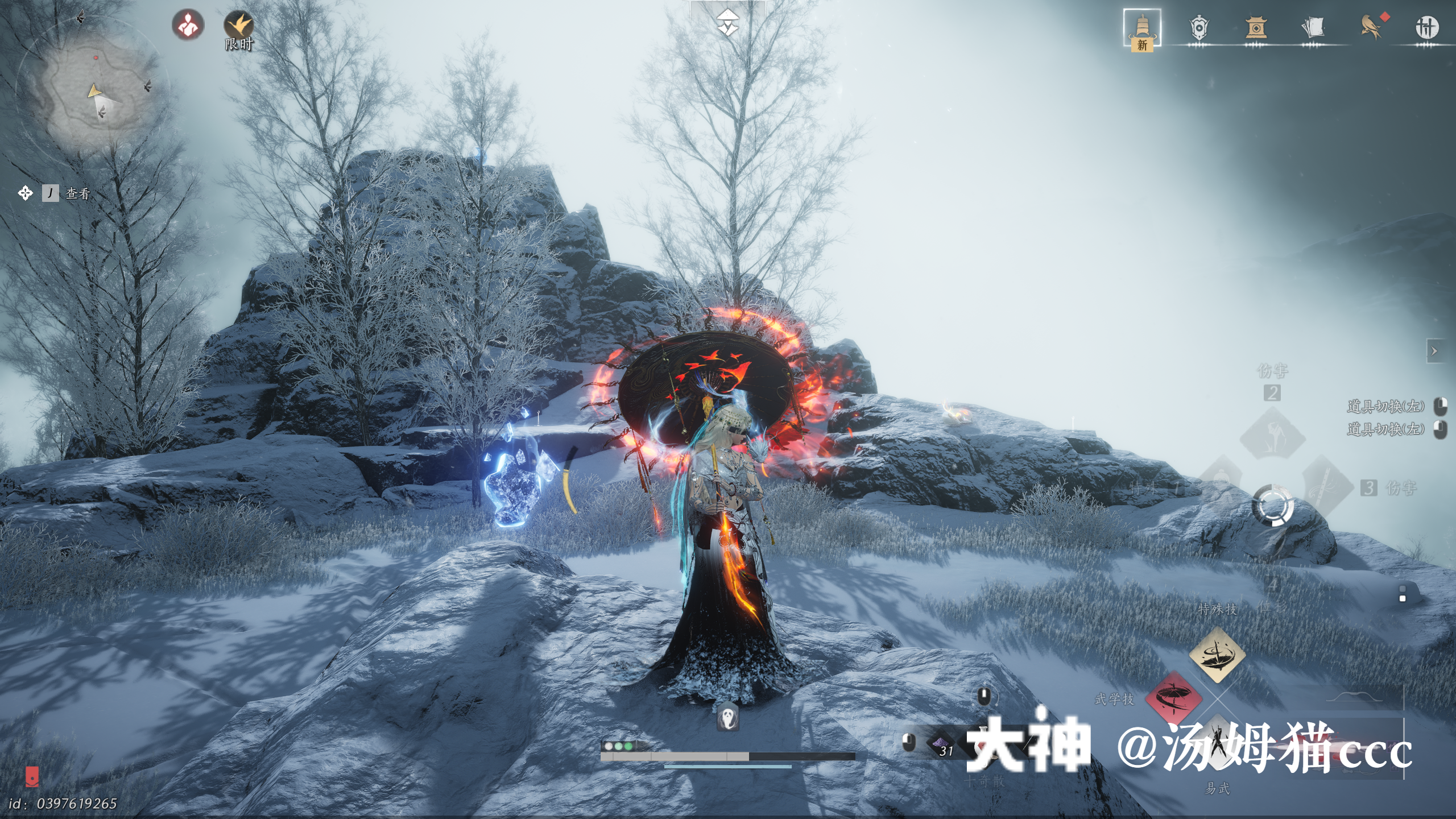The width and height of the screenshot is (1456, 819).
Task: Click the red character figure icon
Action: pos(188,26)
